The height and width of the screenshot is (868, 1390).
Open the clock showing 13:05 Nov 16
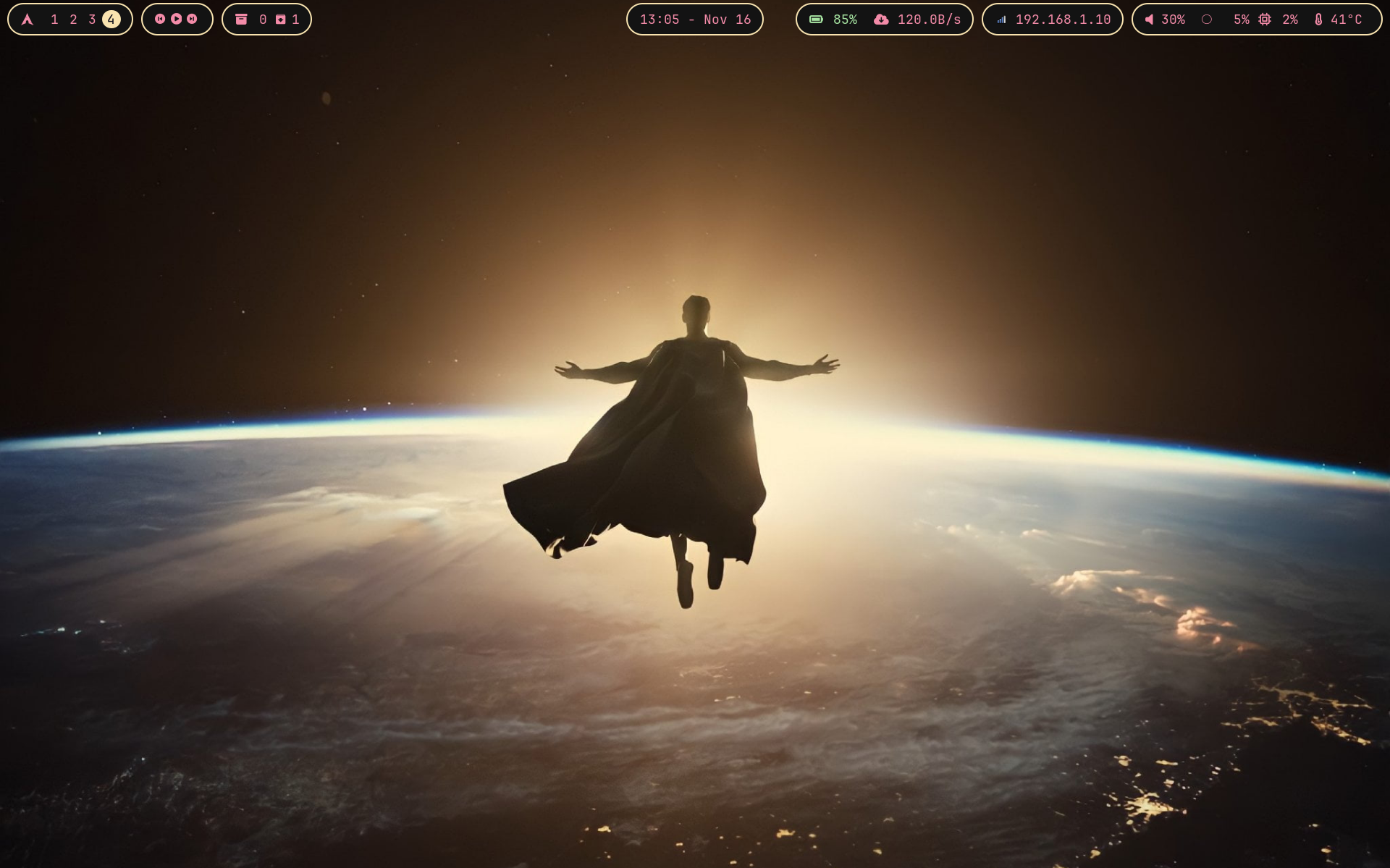[694, 20]
